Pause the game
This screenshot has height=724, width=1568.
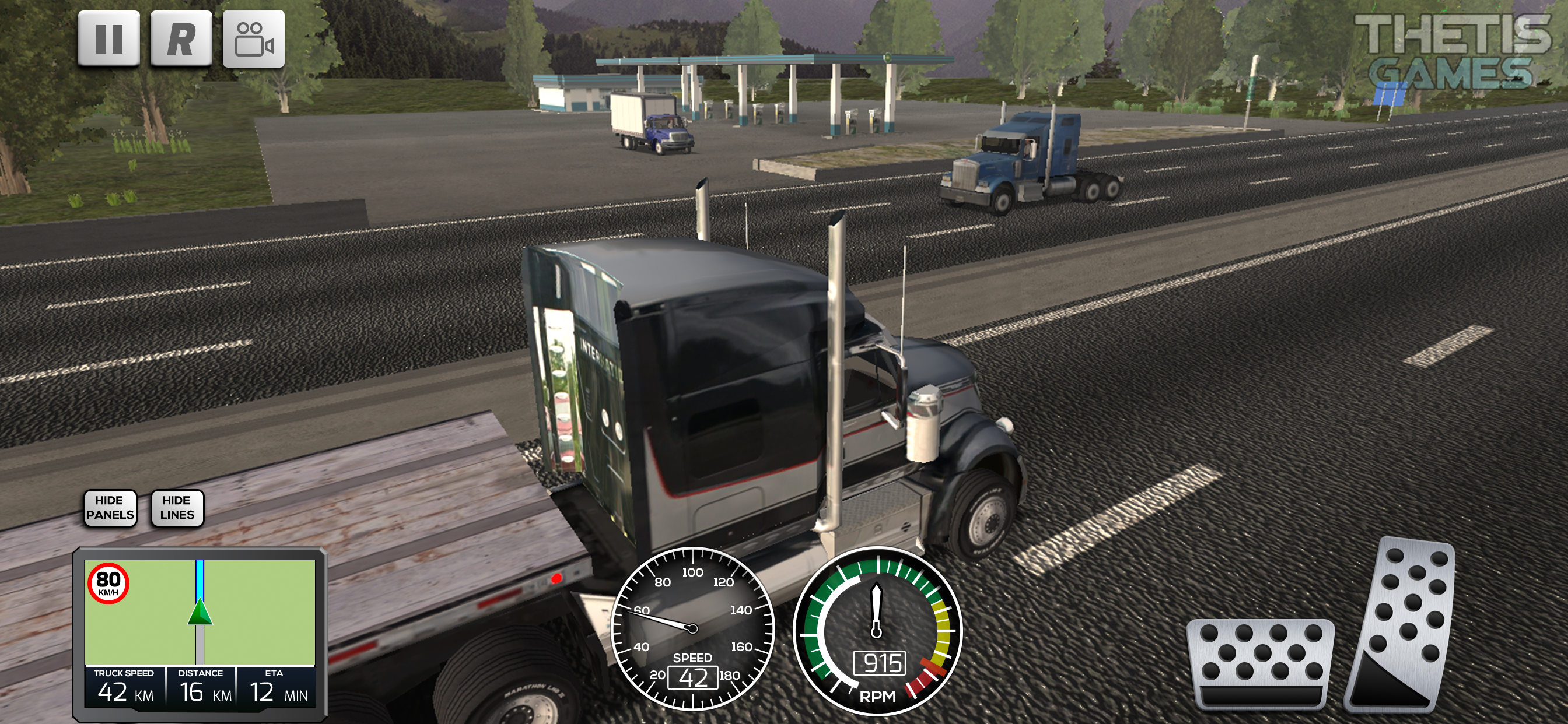[x=109, y=38]
